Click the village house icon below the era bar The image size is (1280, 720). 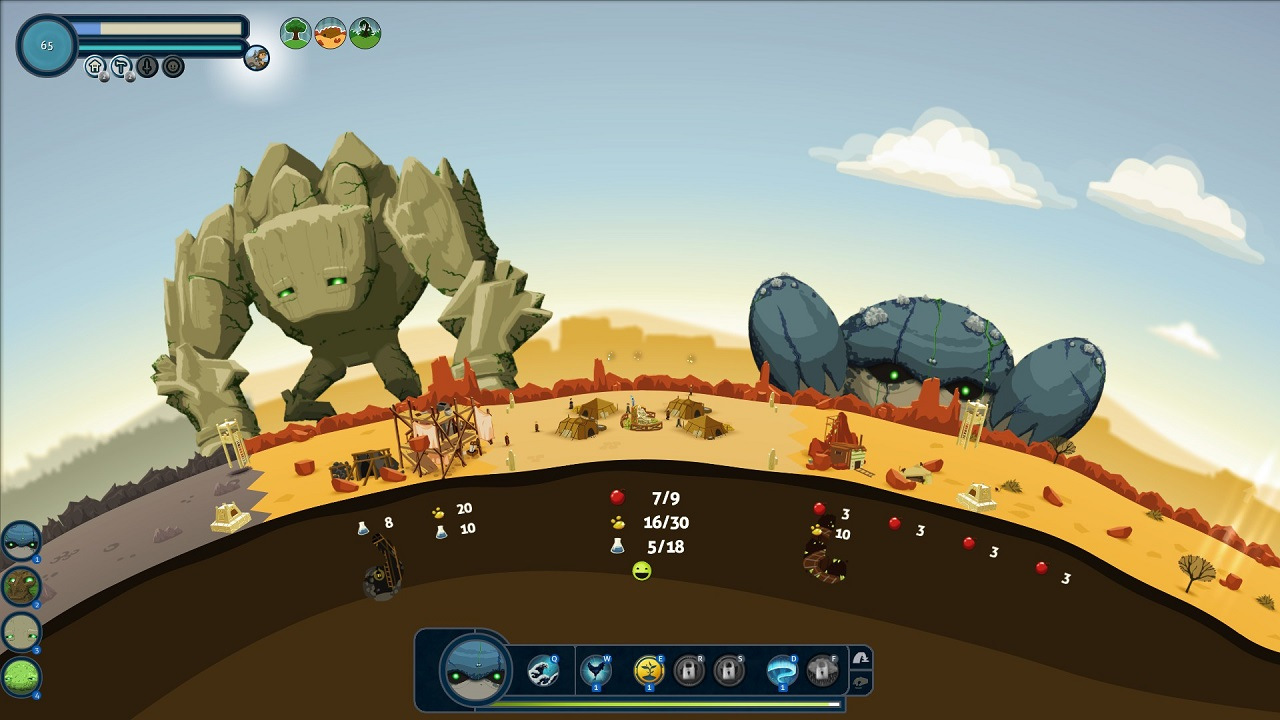coord(95,66)
